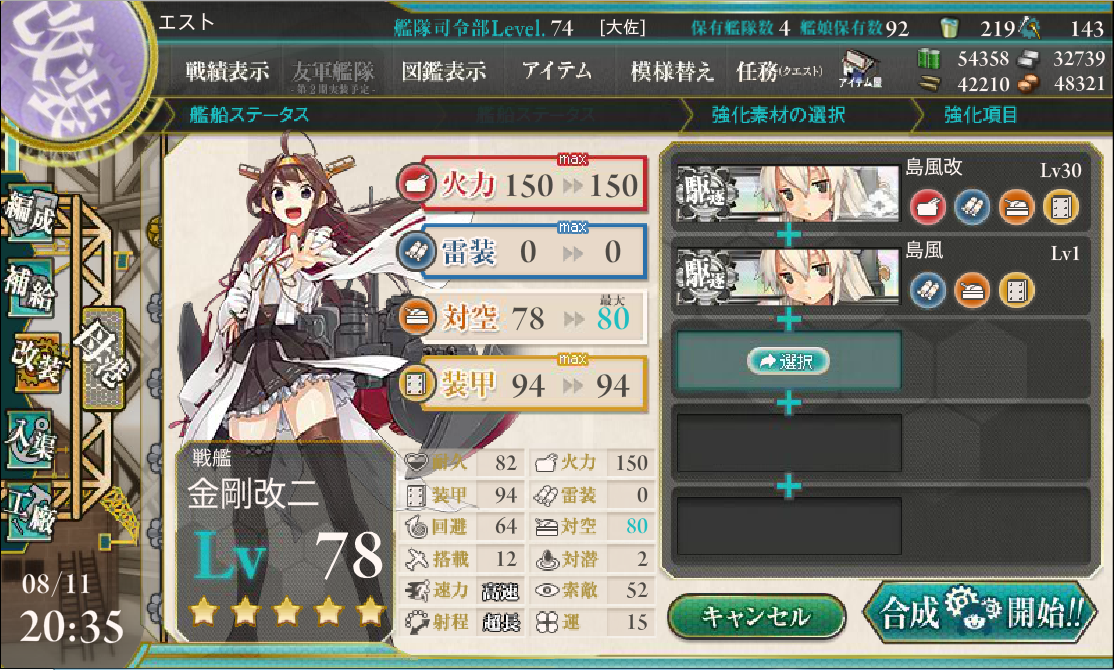Cancel with the キャンセル button
Screen dimensions: 1114x670
pyautogui.click(x=755, y=616)
